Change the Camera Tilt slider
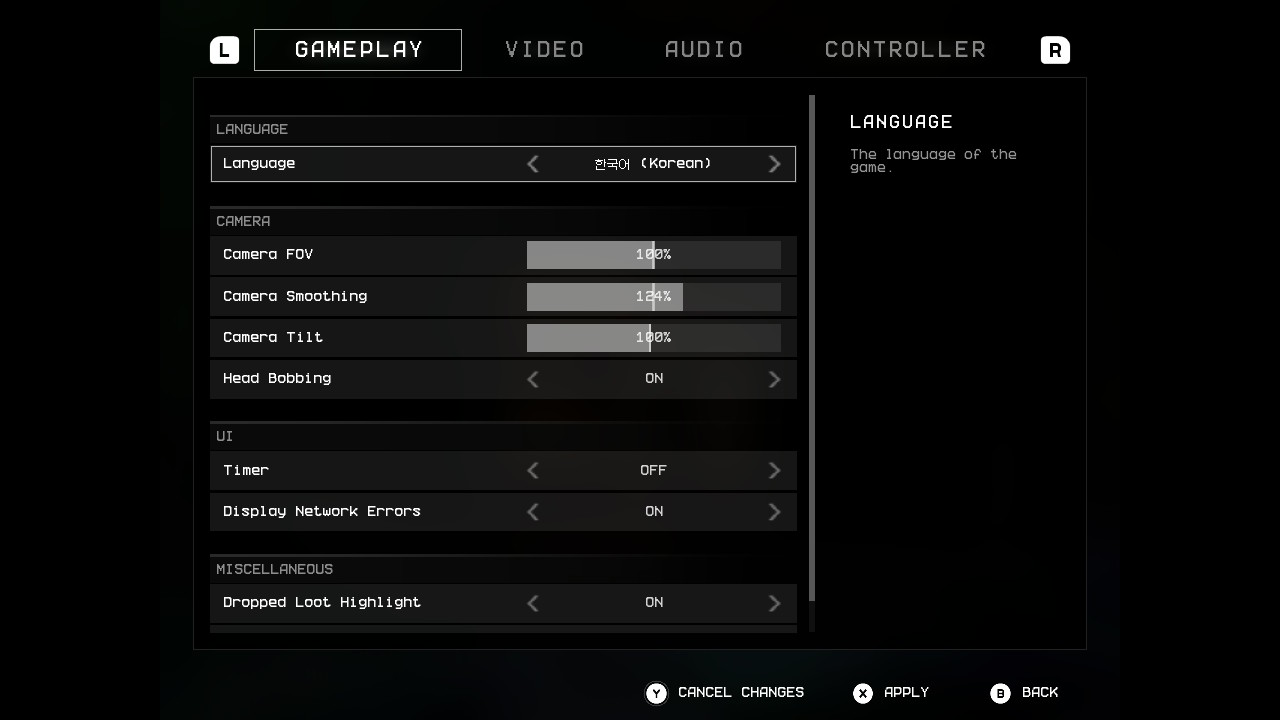This screenshot has width=1280, height=720. click(x=653, y=338)
